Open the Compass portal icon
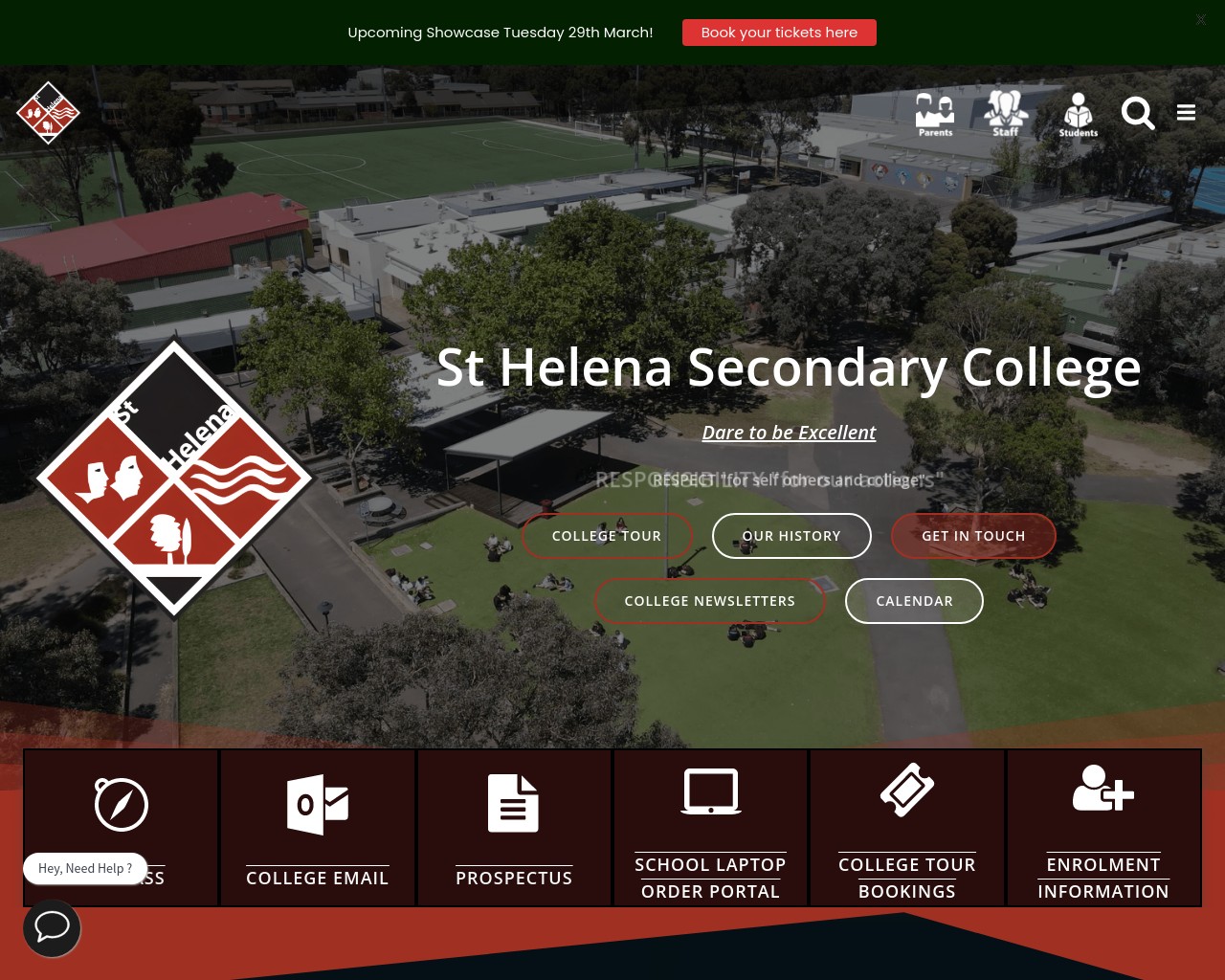The height and width of the screenshot is (980, 1225). tap(121, 804)
